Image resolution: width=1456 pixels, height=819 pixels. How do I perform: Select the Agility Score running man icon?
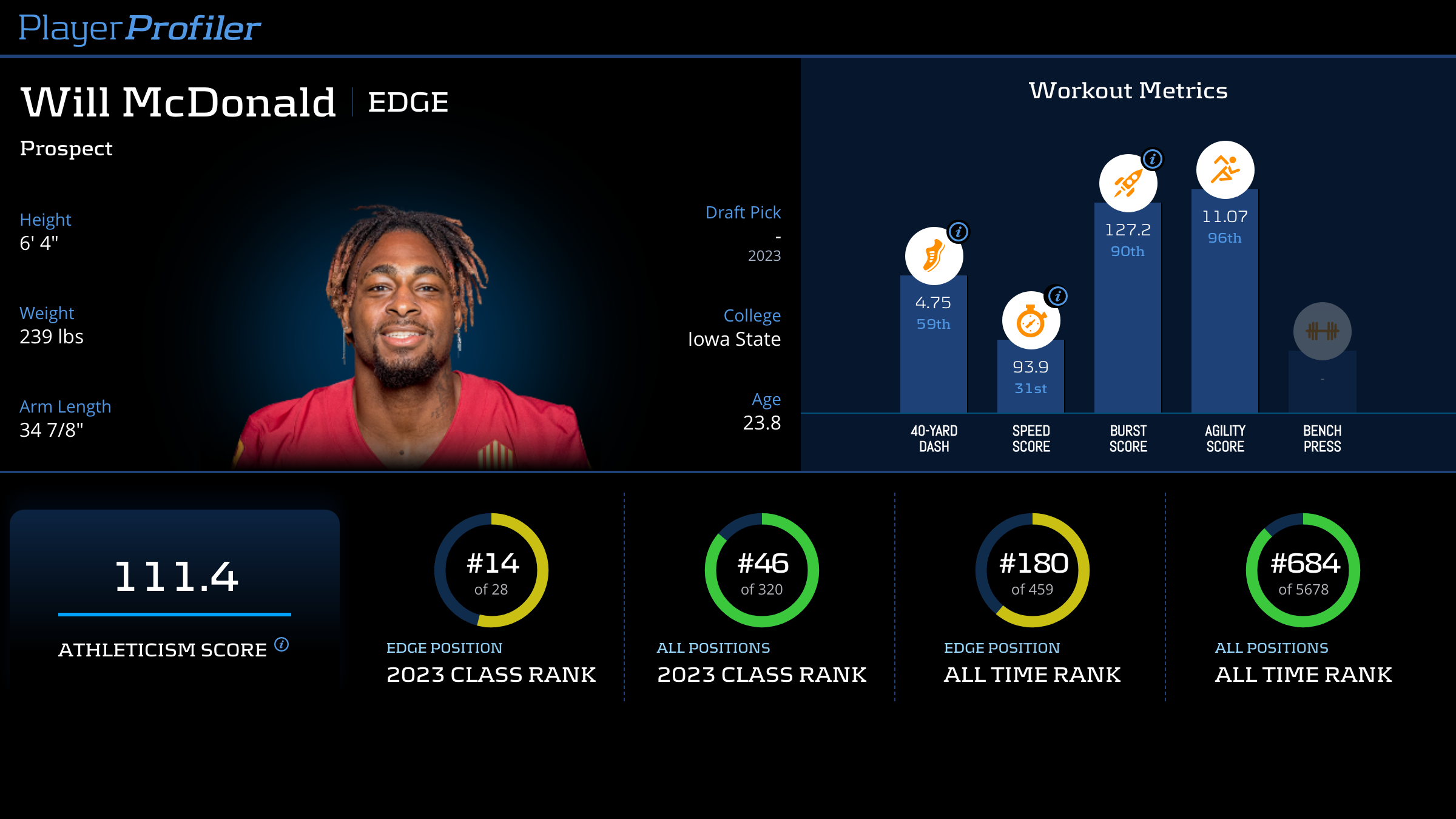1225,170
